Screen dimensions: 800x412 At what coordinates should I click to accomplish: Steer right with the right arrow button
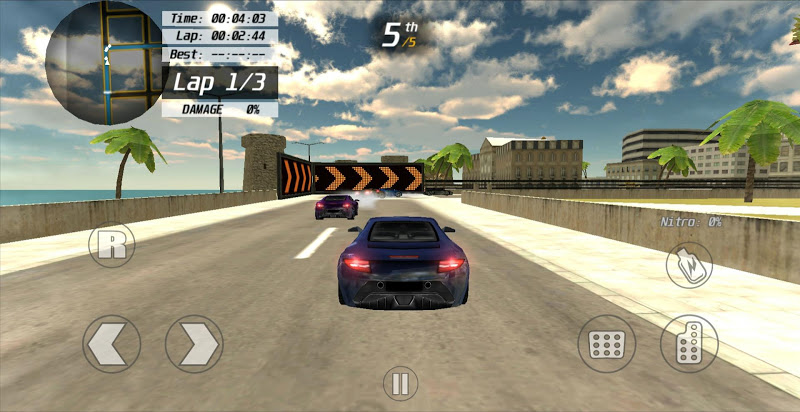click(194, 344)
